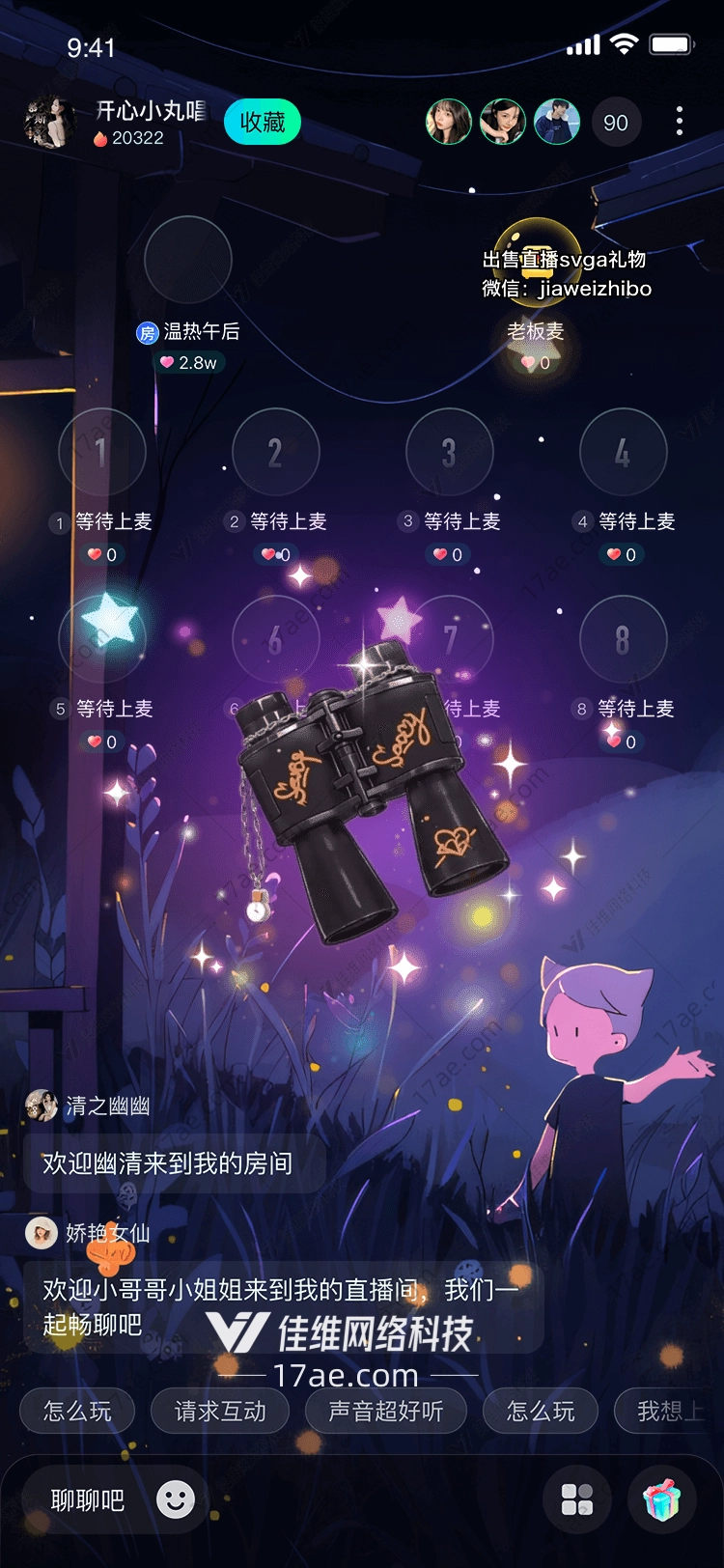Open the host avatar 开心小丸子 profile
Image resolution: width=724 pixels, height=1568 pixels.
[48, 123]
